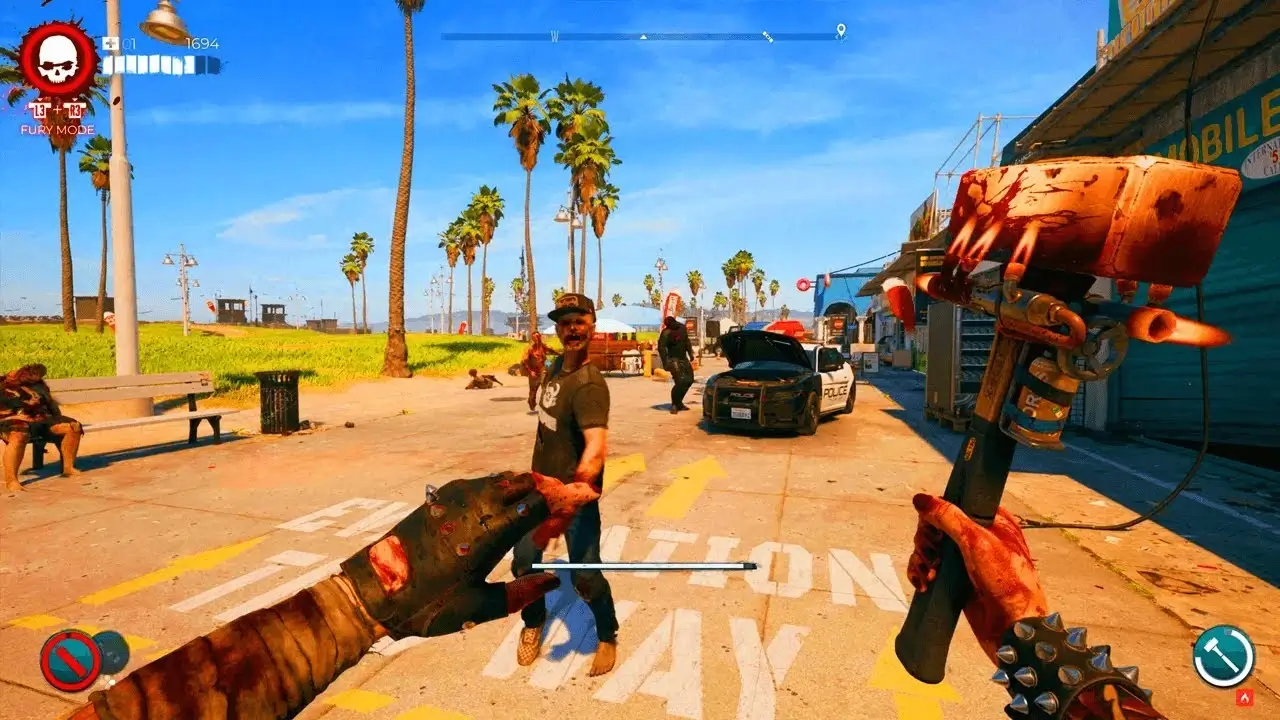Click the red fire damage badge
Viewport: 1280px width, 720px height.
(1244, 697)
